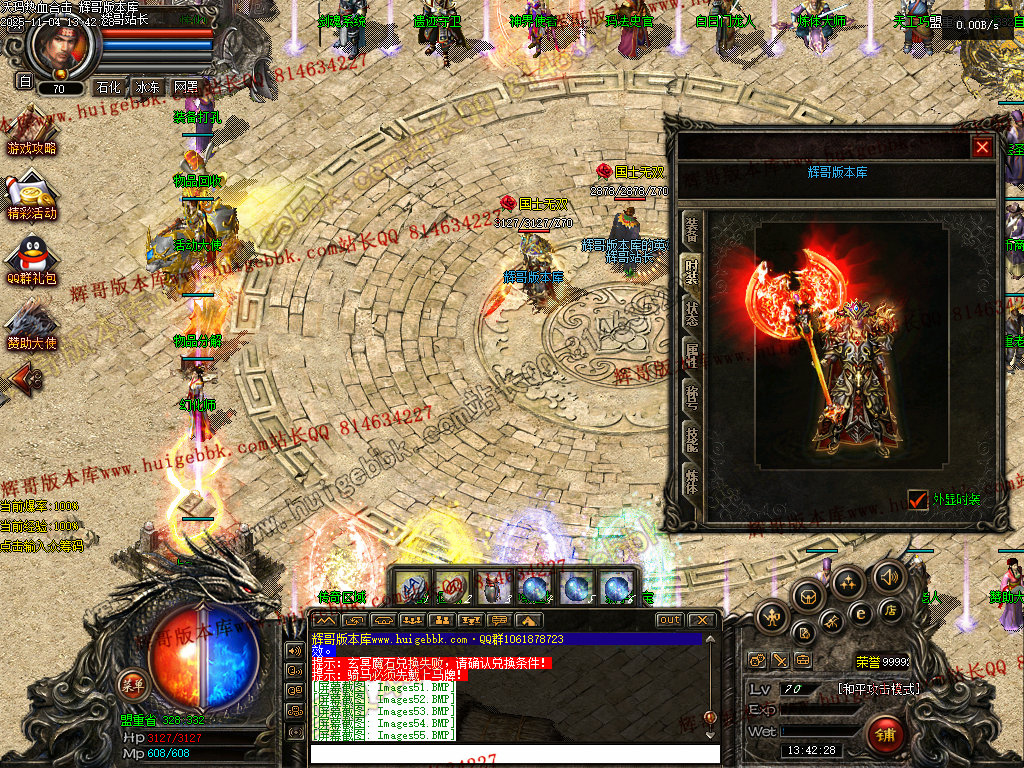The width and height of the screenshot is (1024, 768).
Task: Claim the QQ群礼包 penguin gift icon
Action: (31, 262)
